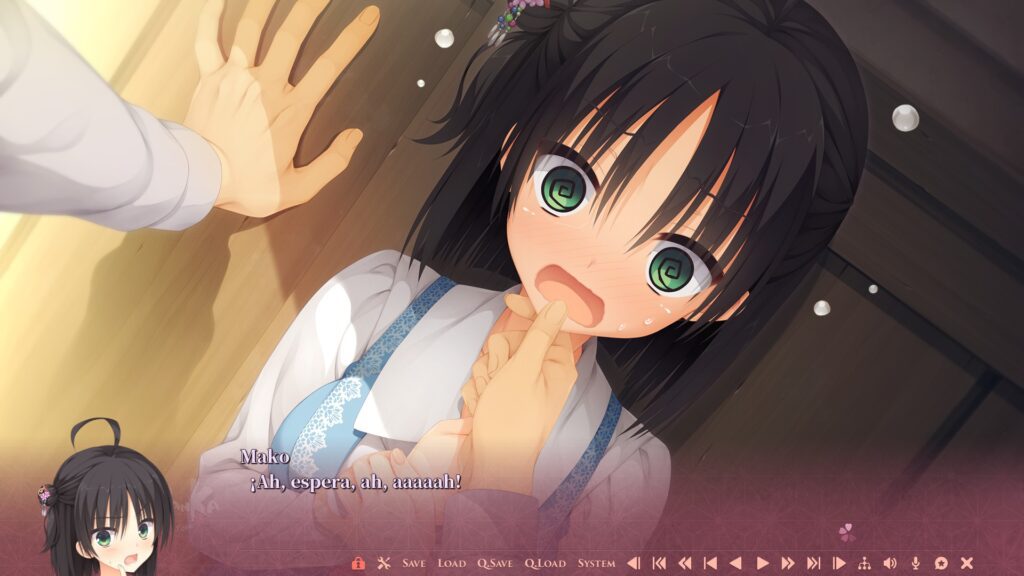Click the red padlock icon

358,563
